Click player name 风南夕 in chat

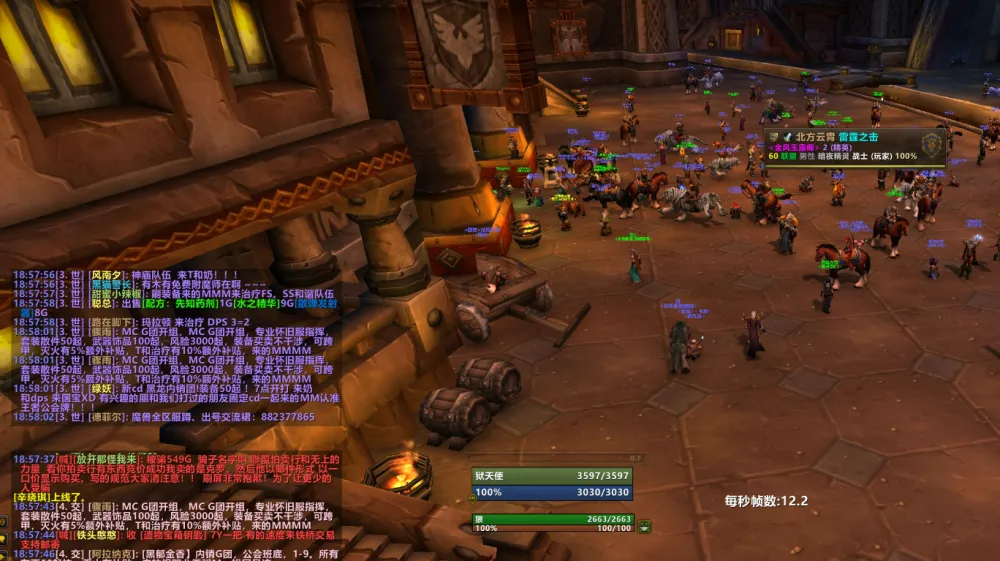point(106,275)
